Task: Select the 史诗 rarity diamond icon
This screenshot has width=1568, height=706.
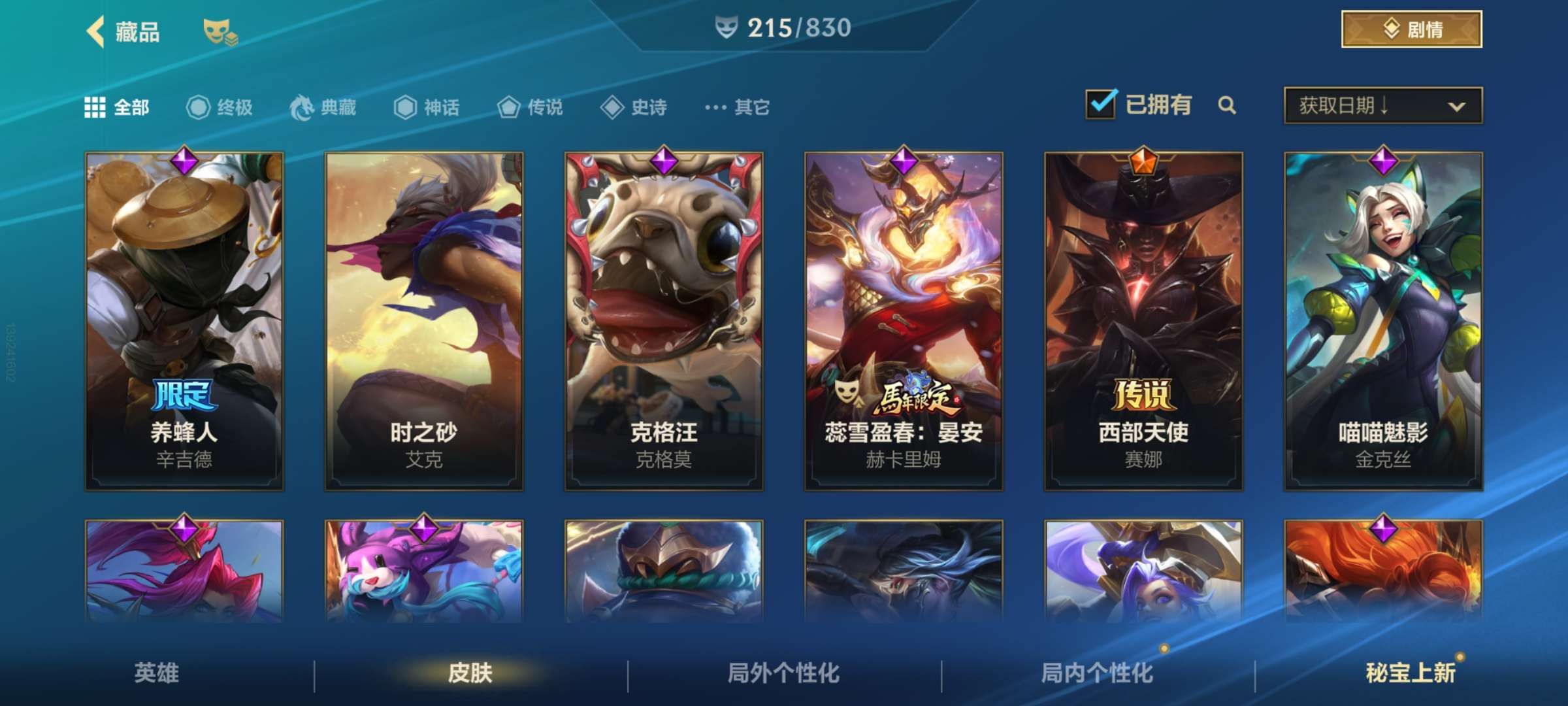Action: coord(613,109)
